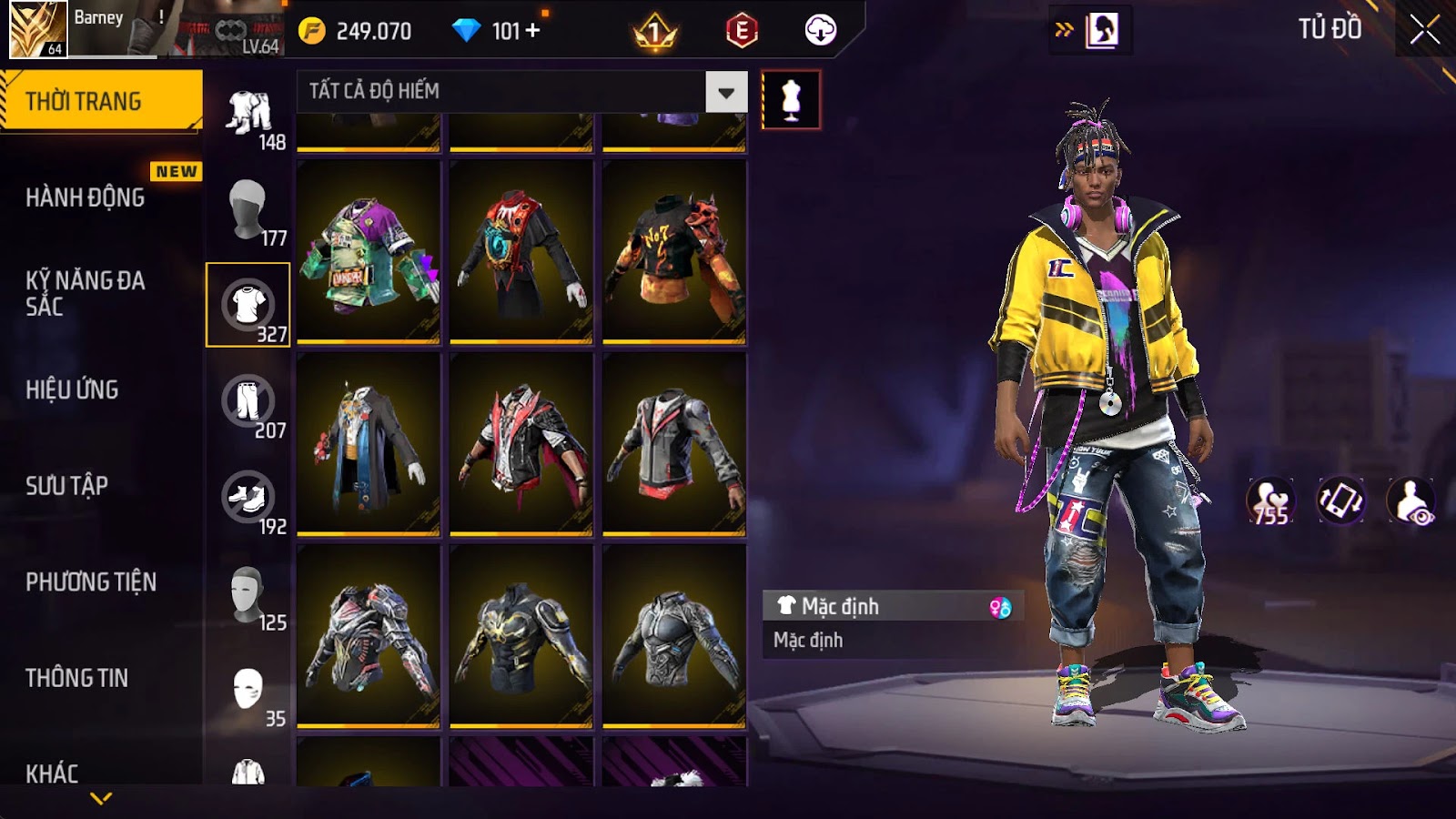Screen dimensions: 1456x819
Task: Select the black and gold armored top
Action: click(521, 636)
